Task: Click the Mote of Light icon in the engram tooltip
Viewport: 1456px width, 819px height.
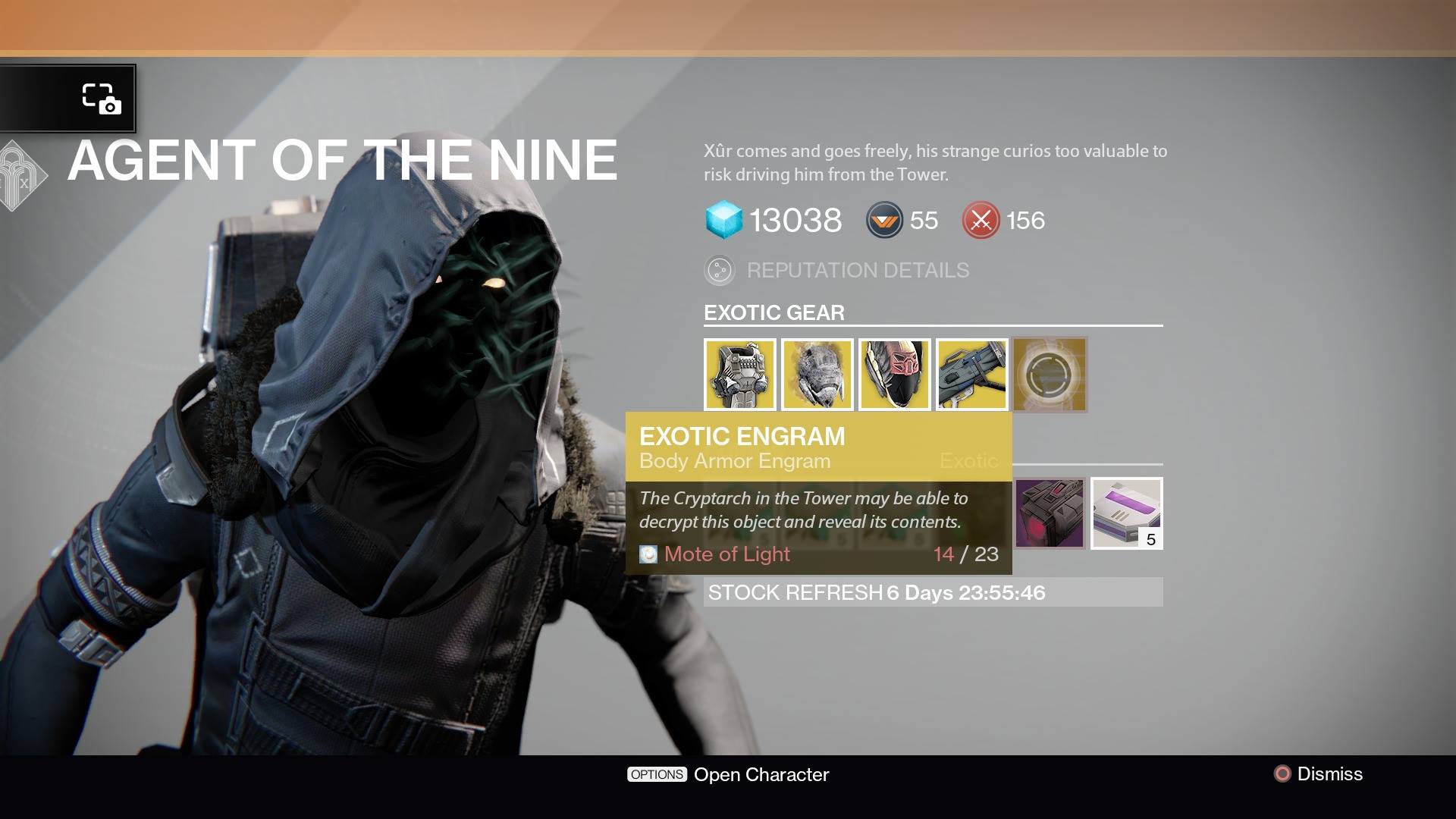Action: [x=648, y=554]
